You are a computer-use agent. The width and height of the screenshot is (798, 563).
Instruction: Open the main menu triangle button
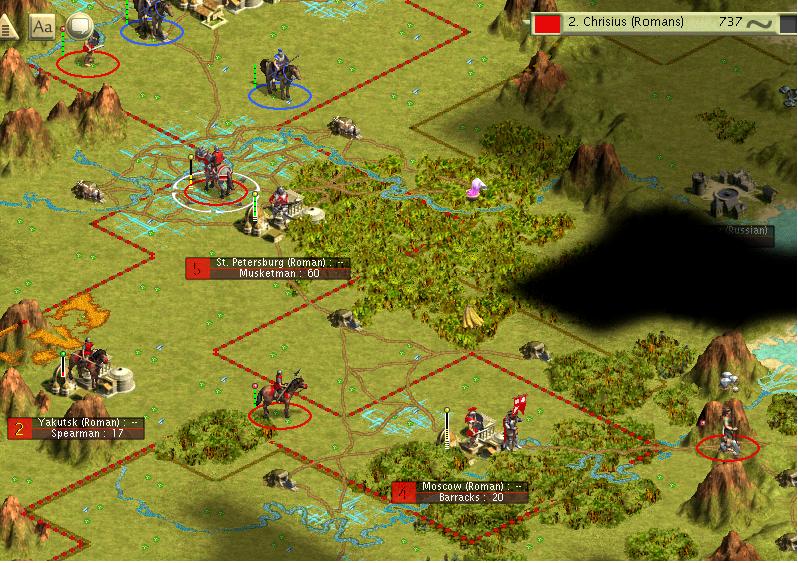coord(9,27)
